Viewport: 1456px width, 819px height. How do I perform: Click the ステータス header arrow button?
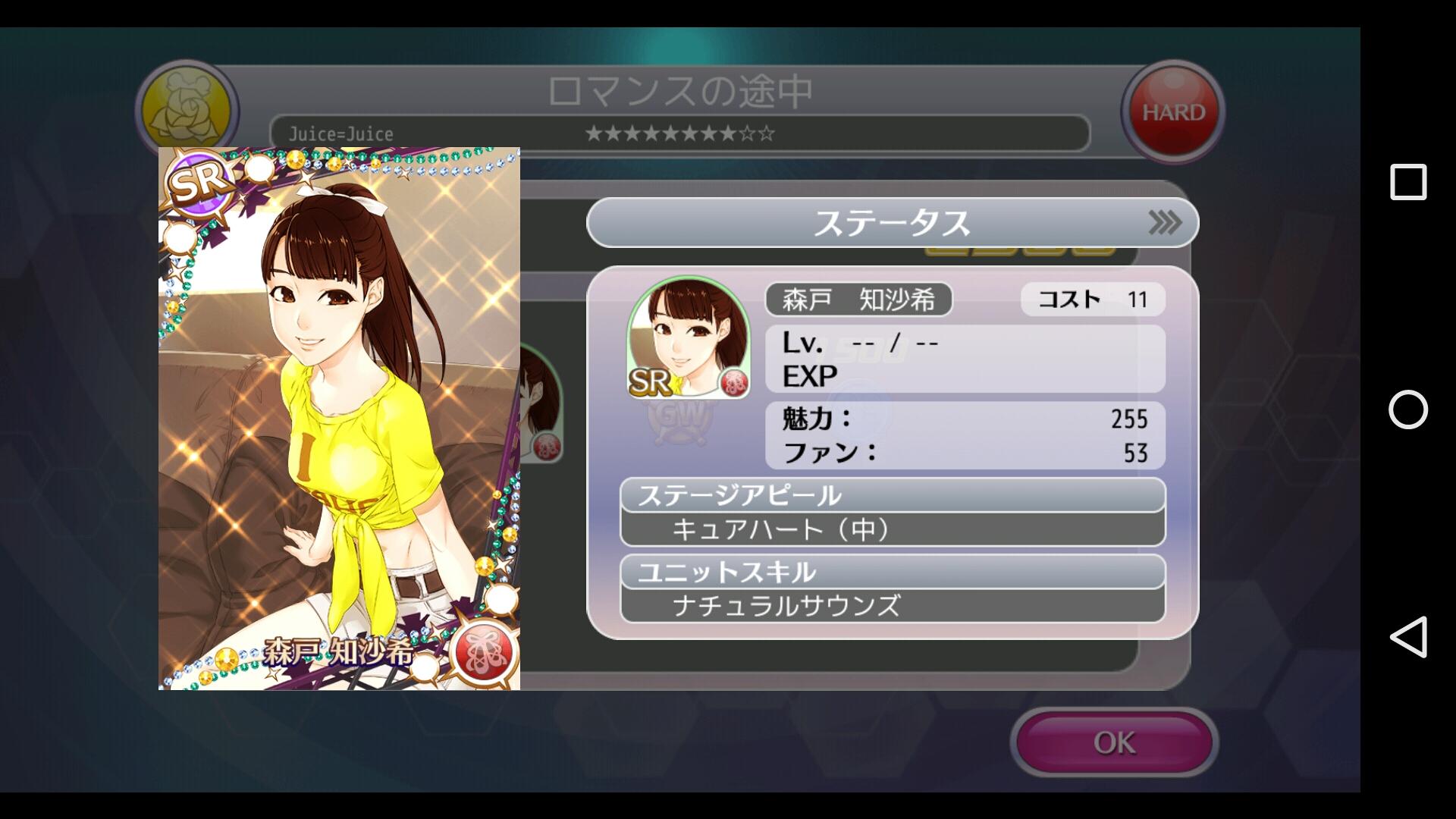pyautogui.click(x=1164, y=223)
